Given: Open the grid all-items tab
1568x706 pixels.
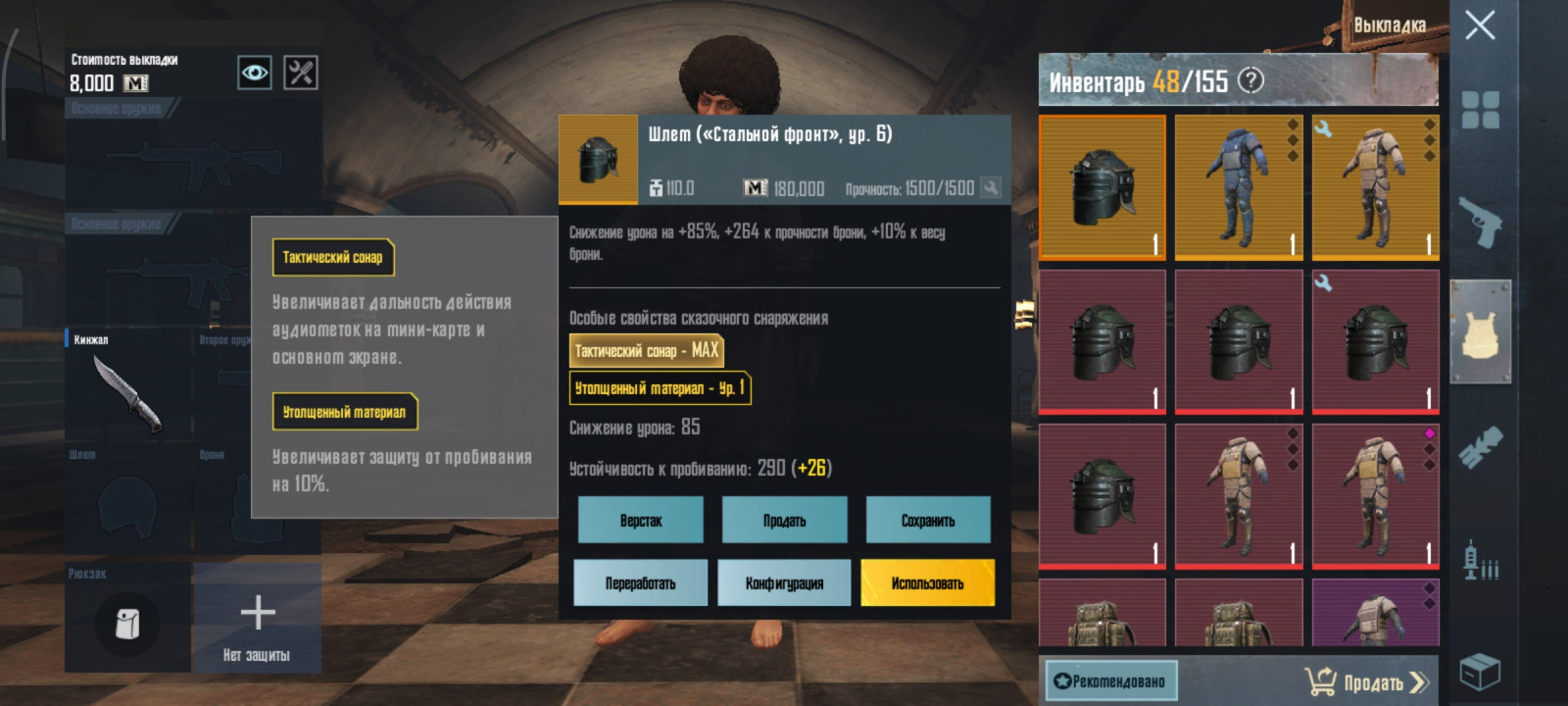Looking at the screenshot, I should (x=1480, y=110).
